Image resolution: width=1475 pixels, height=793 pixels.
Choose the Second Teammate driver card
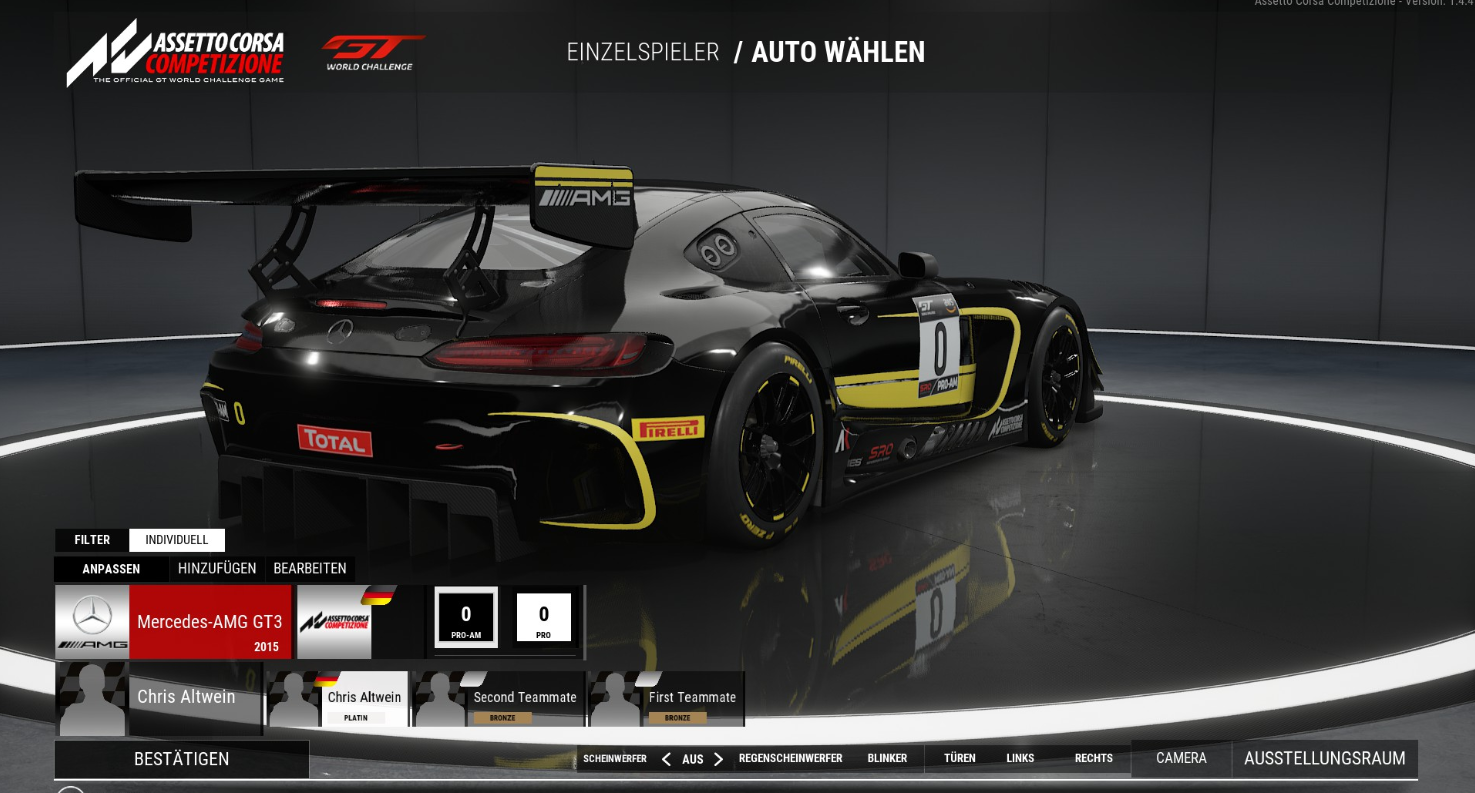(x=499, y=699)
